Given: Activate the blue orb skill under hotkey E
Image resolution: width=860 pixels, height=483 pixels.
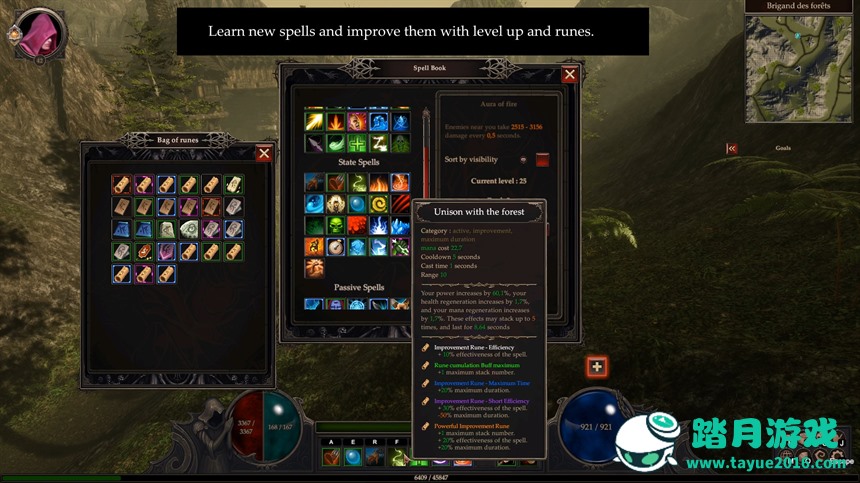Looking at the screenshot, I should (x=352, y=457).
